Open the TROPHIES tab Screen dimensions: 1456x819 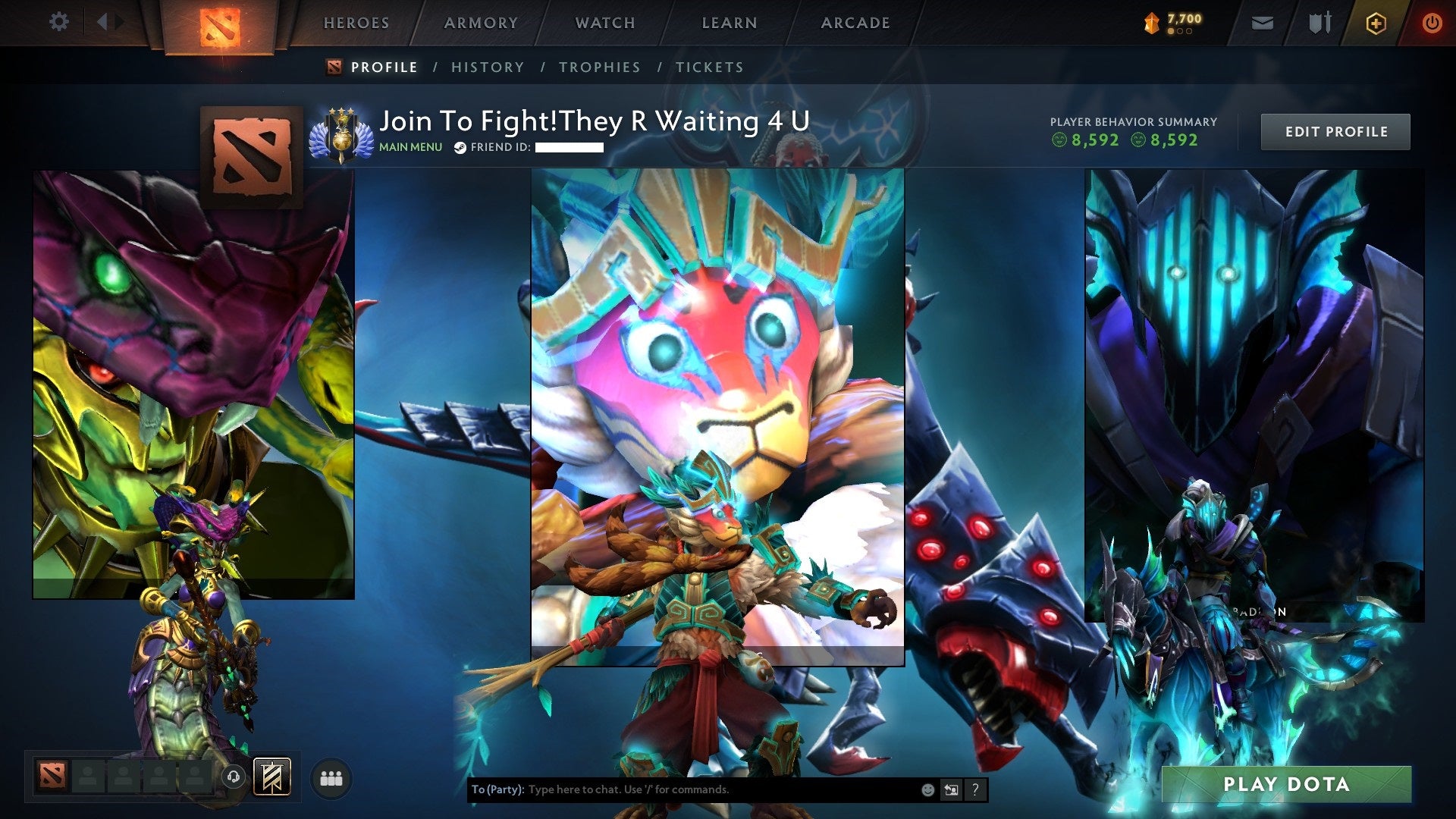click(599, 67)
